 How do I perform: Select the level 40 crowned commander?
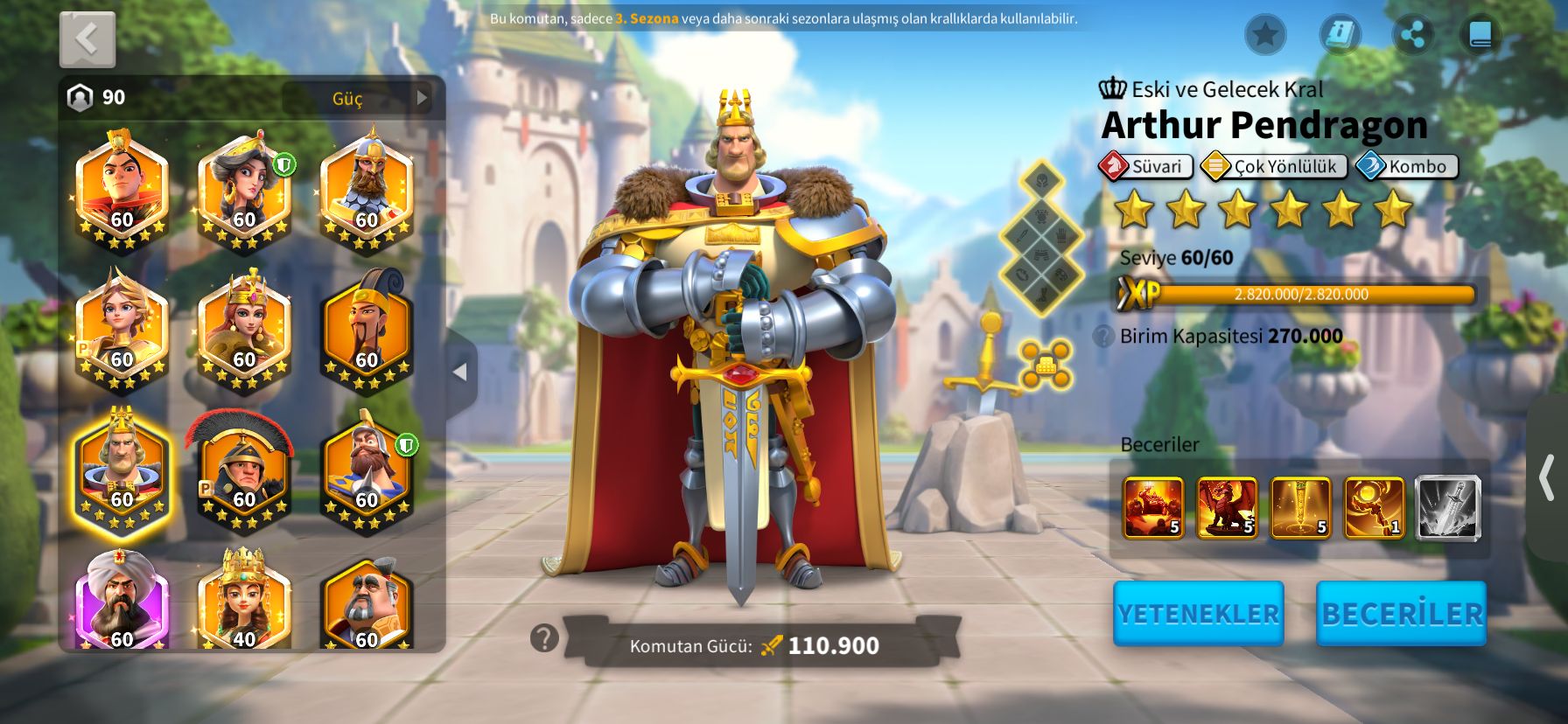(244, 603)
